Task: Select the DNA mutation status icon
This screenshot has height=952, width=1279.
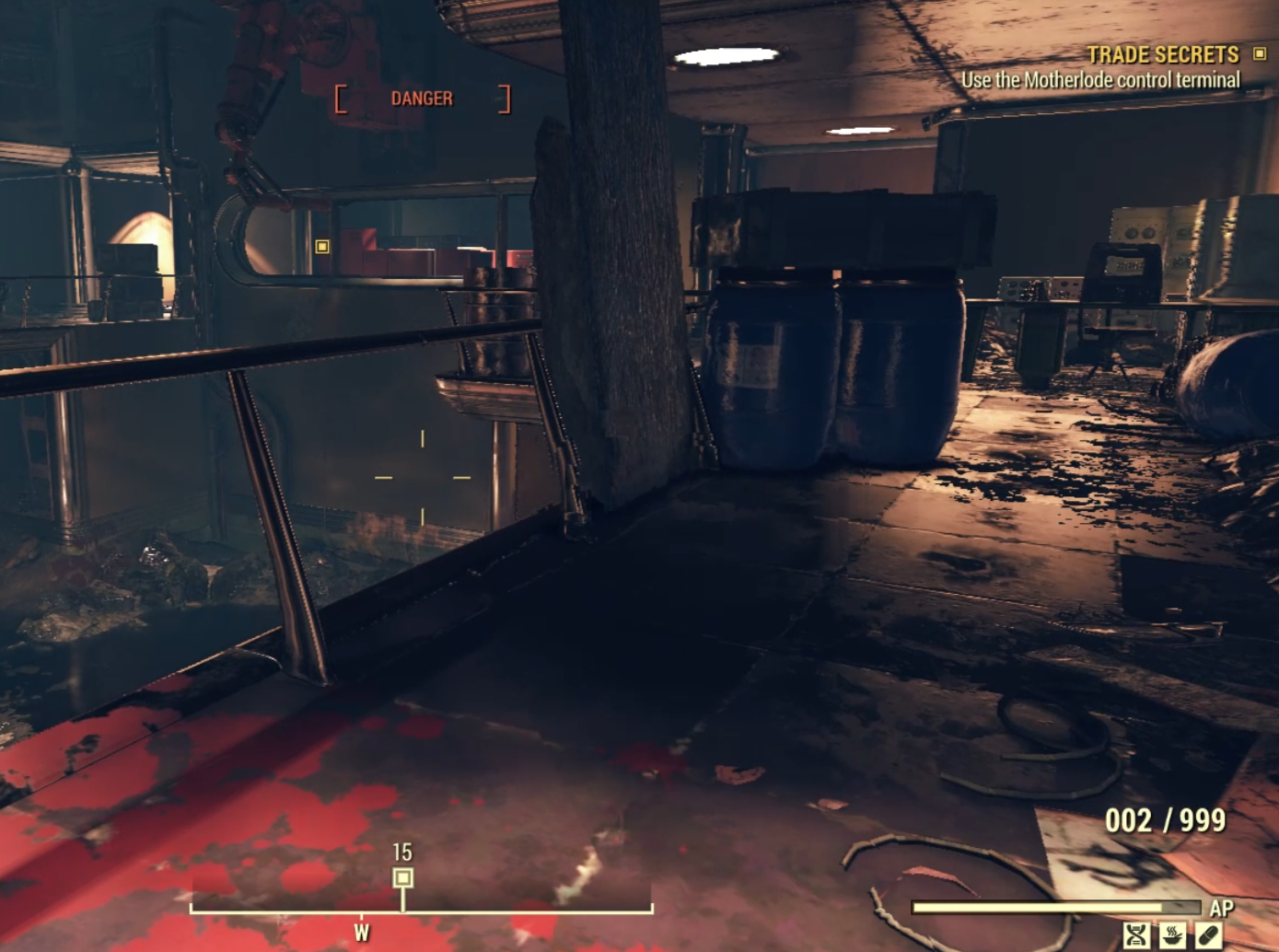Action: click(x=1136, y=935)
